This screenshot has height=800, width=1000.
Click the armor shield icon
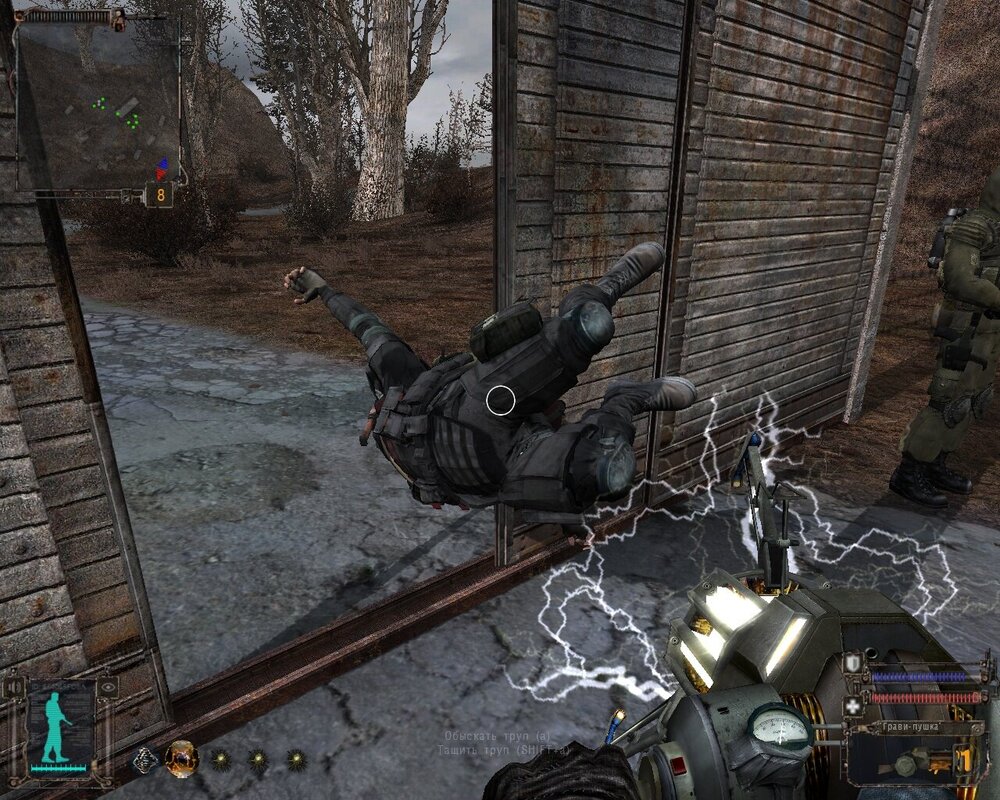coord(853,664)
